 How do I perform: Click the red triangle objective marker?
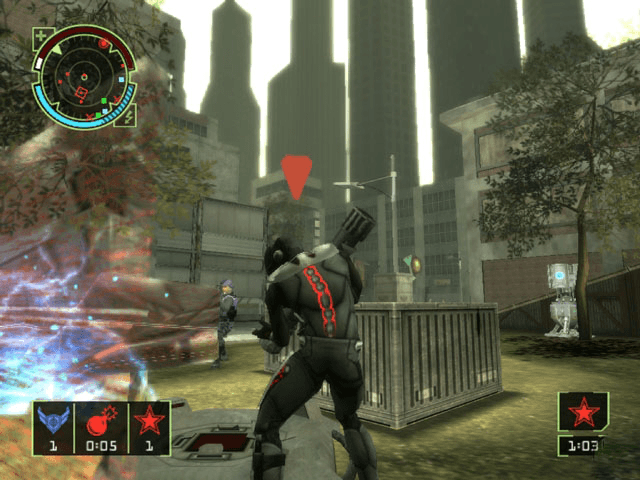pos(296,176)
